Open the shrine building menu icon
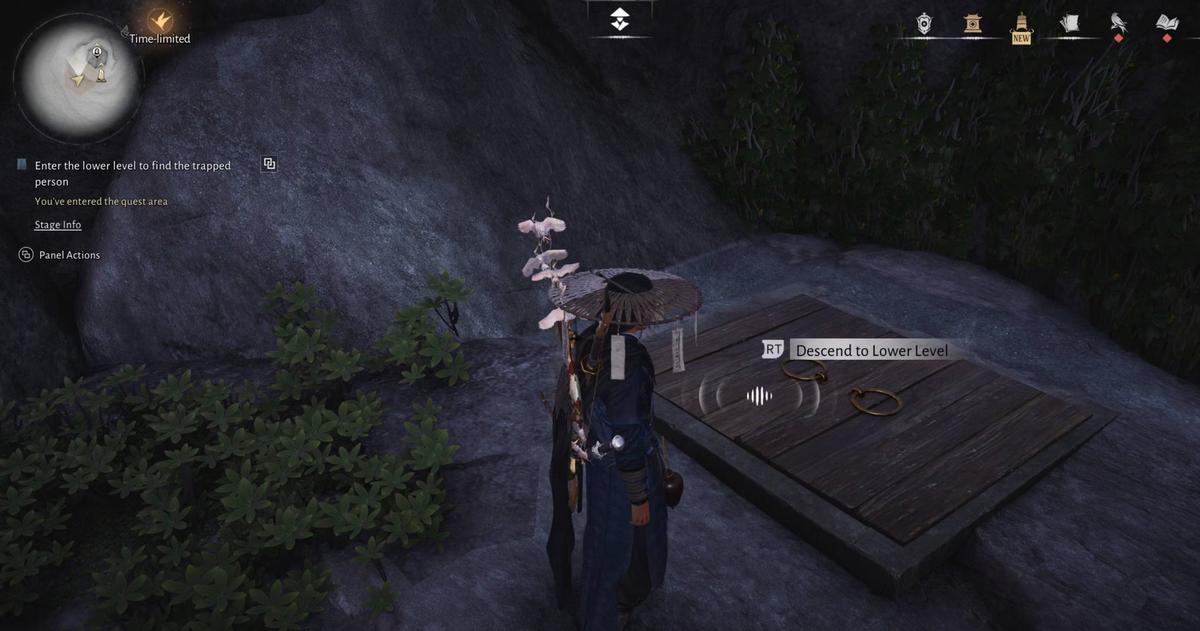 973,23
